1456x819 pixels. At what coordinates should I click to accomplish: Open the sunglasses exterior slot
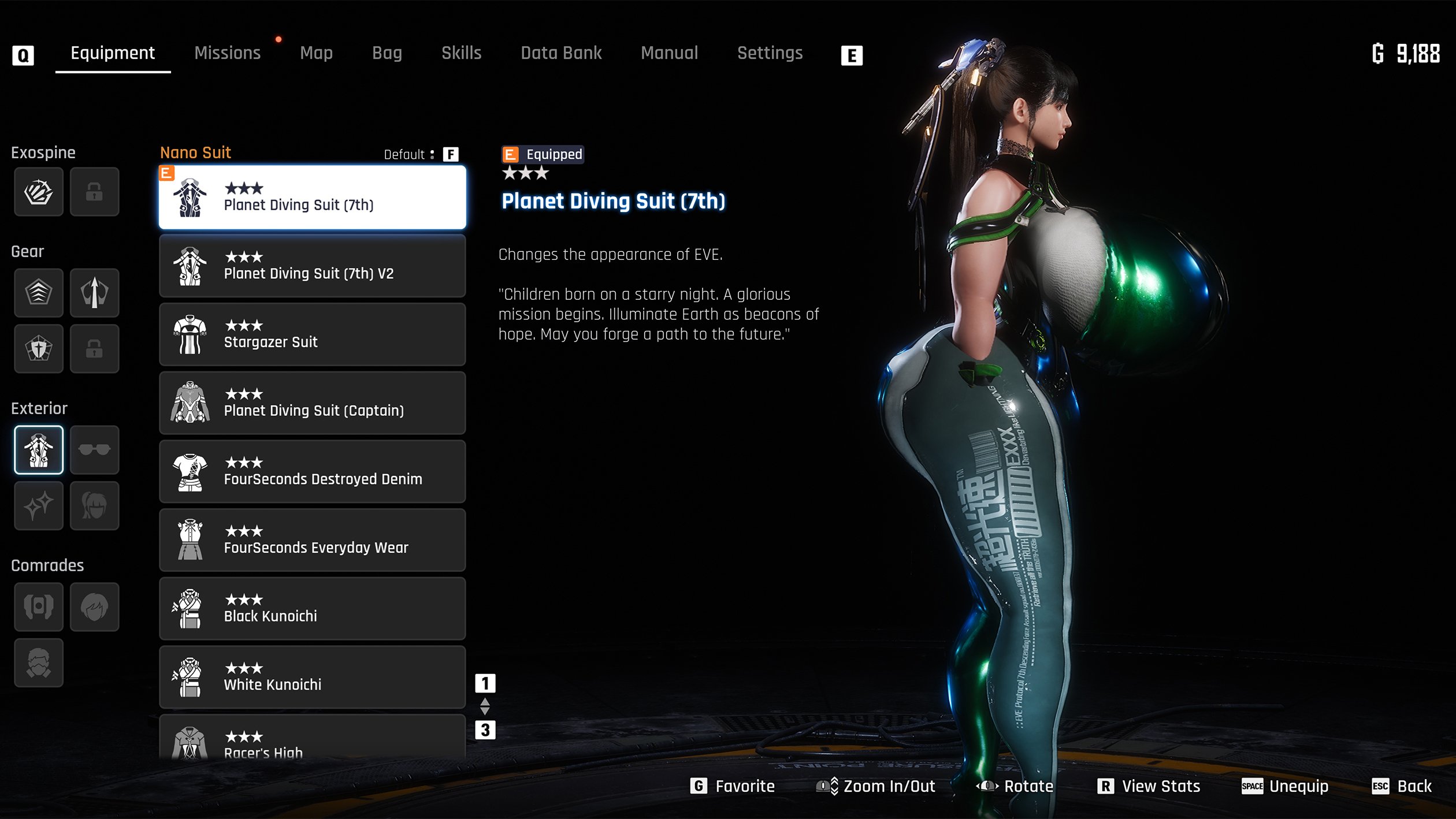94,450
